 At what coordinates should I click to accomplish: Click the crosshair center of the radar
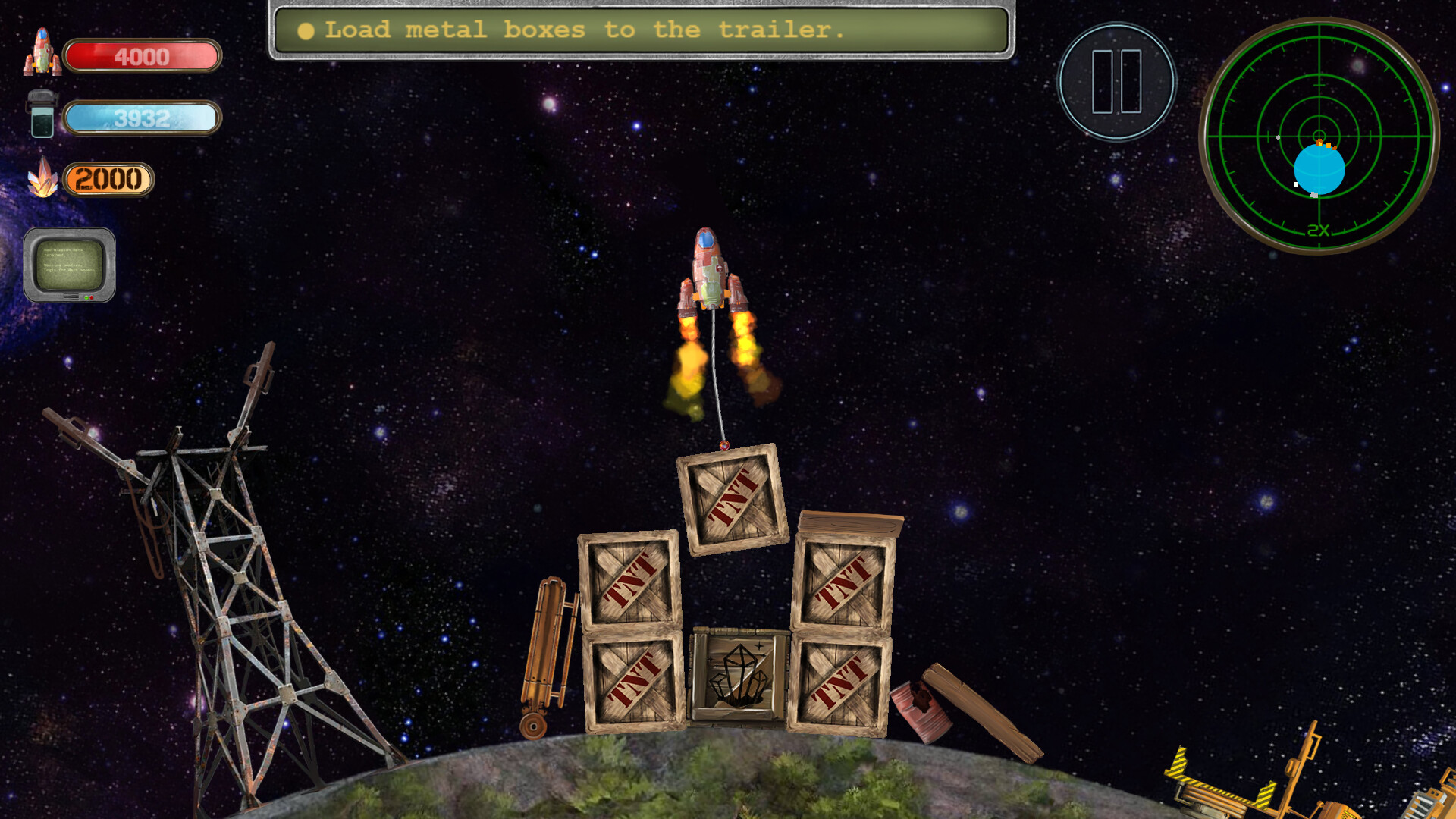[1319, 135]
